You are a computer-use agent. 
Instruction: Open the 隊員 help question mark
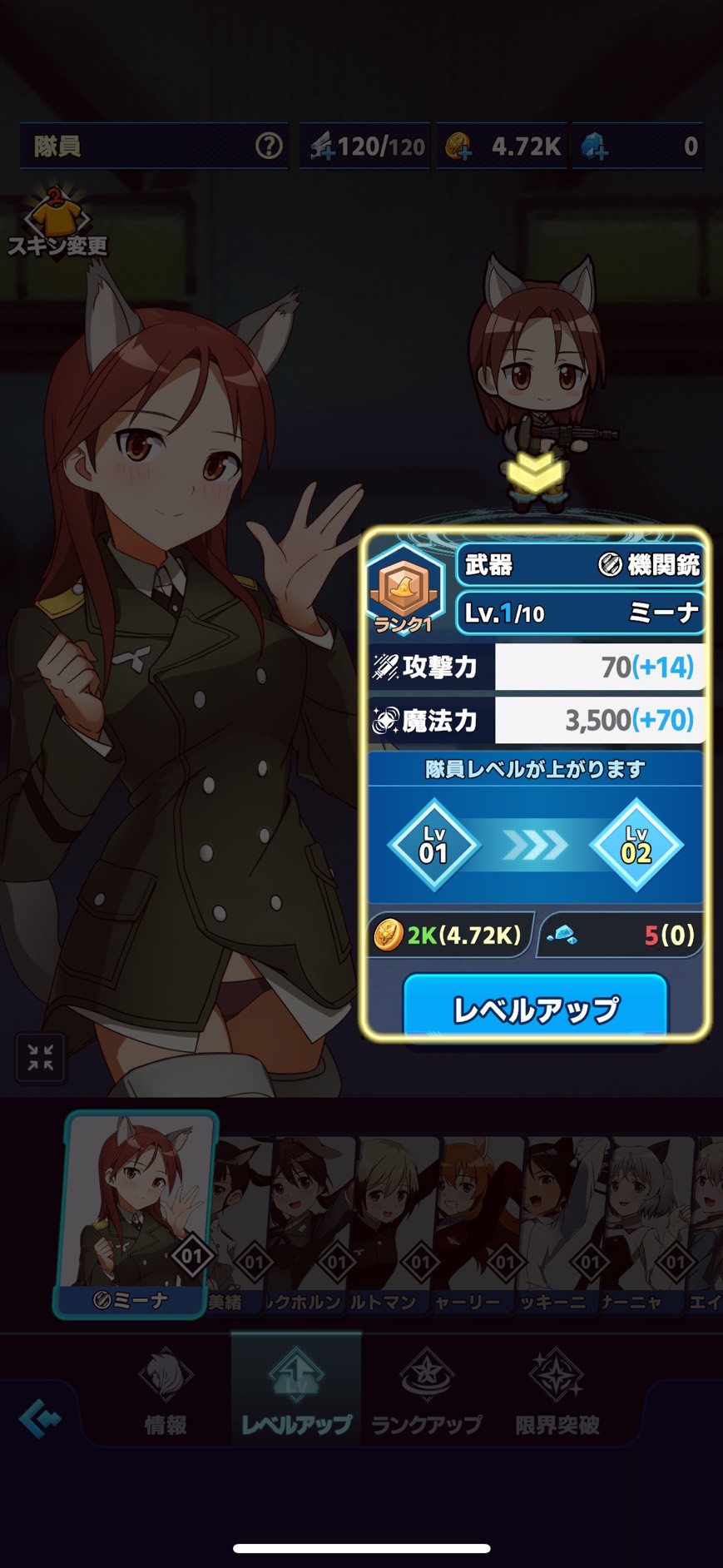[268, 146]
